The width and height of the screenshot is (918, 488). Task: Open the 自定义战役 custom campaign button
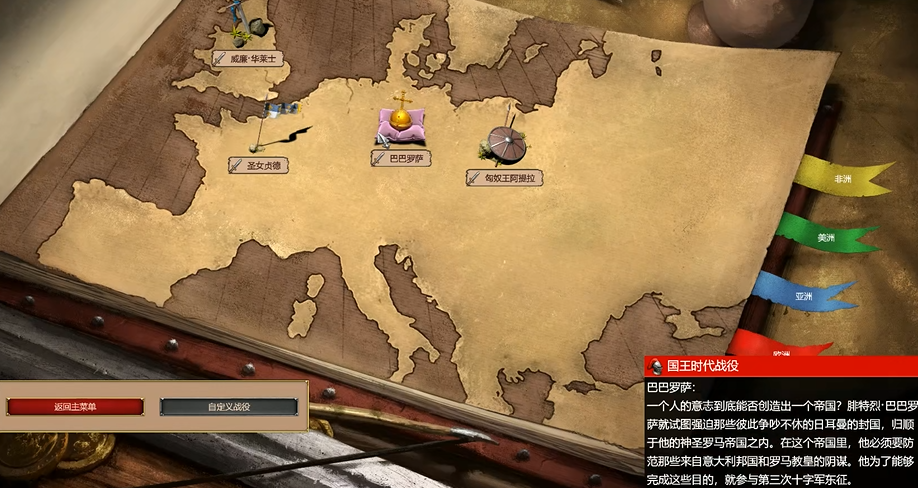[229, 407]
